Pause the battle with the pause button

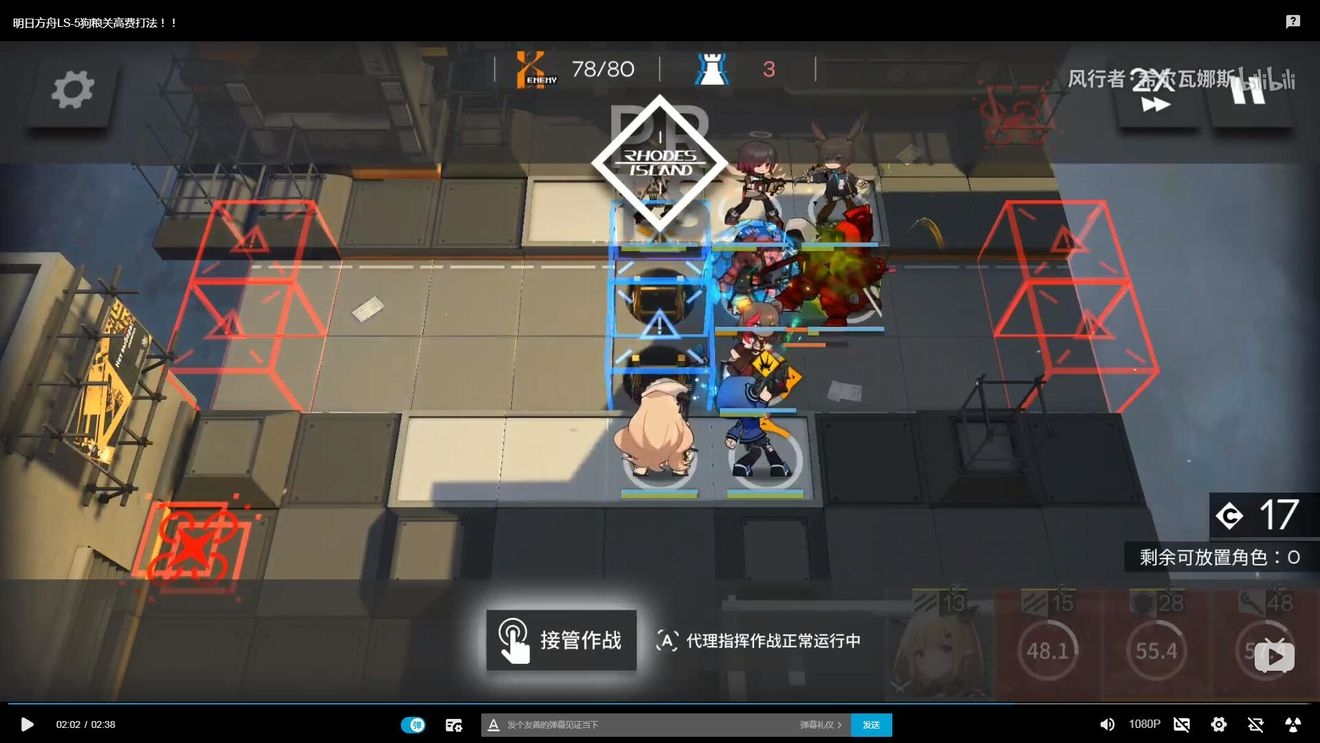(1248, 91)
